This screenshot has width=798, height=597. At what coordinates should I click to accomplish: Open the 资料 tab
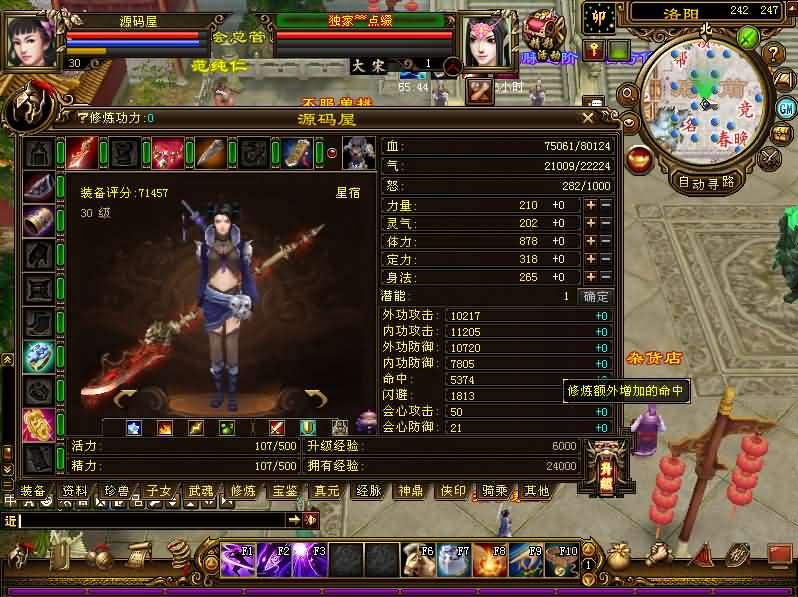click(75, 491)
